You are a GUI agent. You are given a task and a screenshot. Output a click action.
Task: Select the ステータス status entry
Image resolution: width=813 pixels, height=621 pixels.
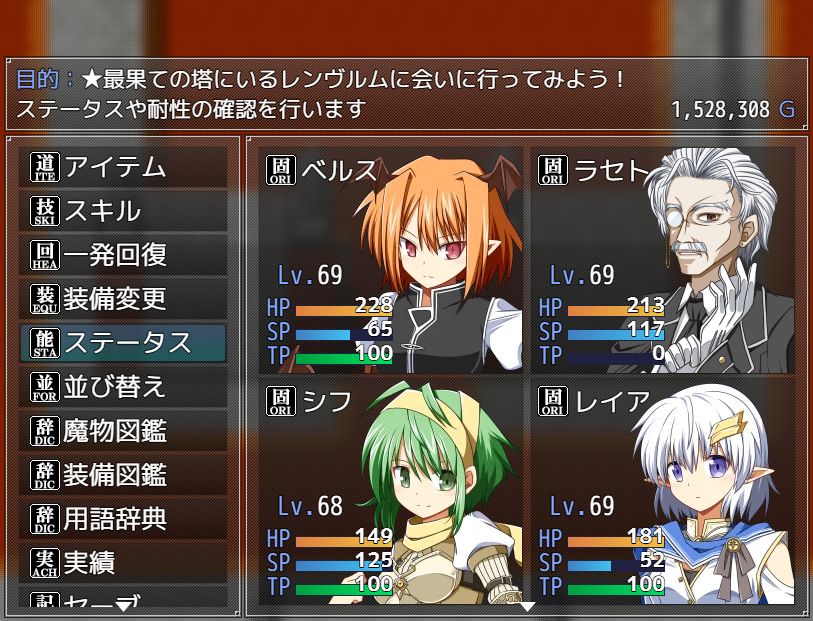pos(123,342)
